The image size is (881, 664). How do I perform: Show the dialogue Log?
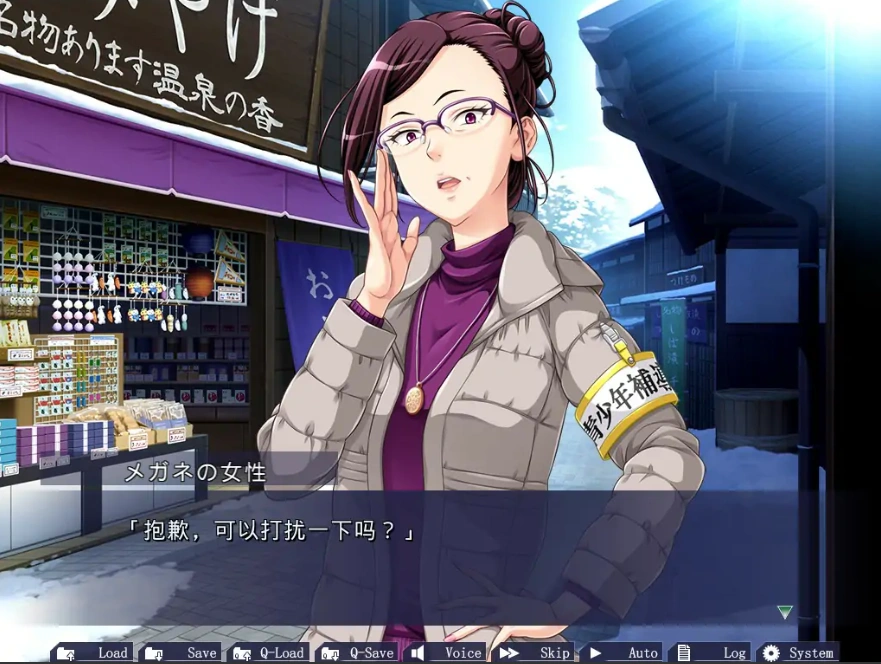713,653
